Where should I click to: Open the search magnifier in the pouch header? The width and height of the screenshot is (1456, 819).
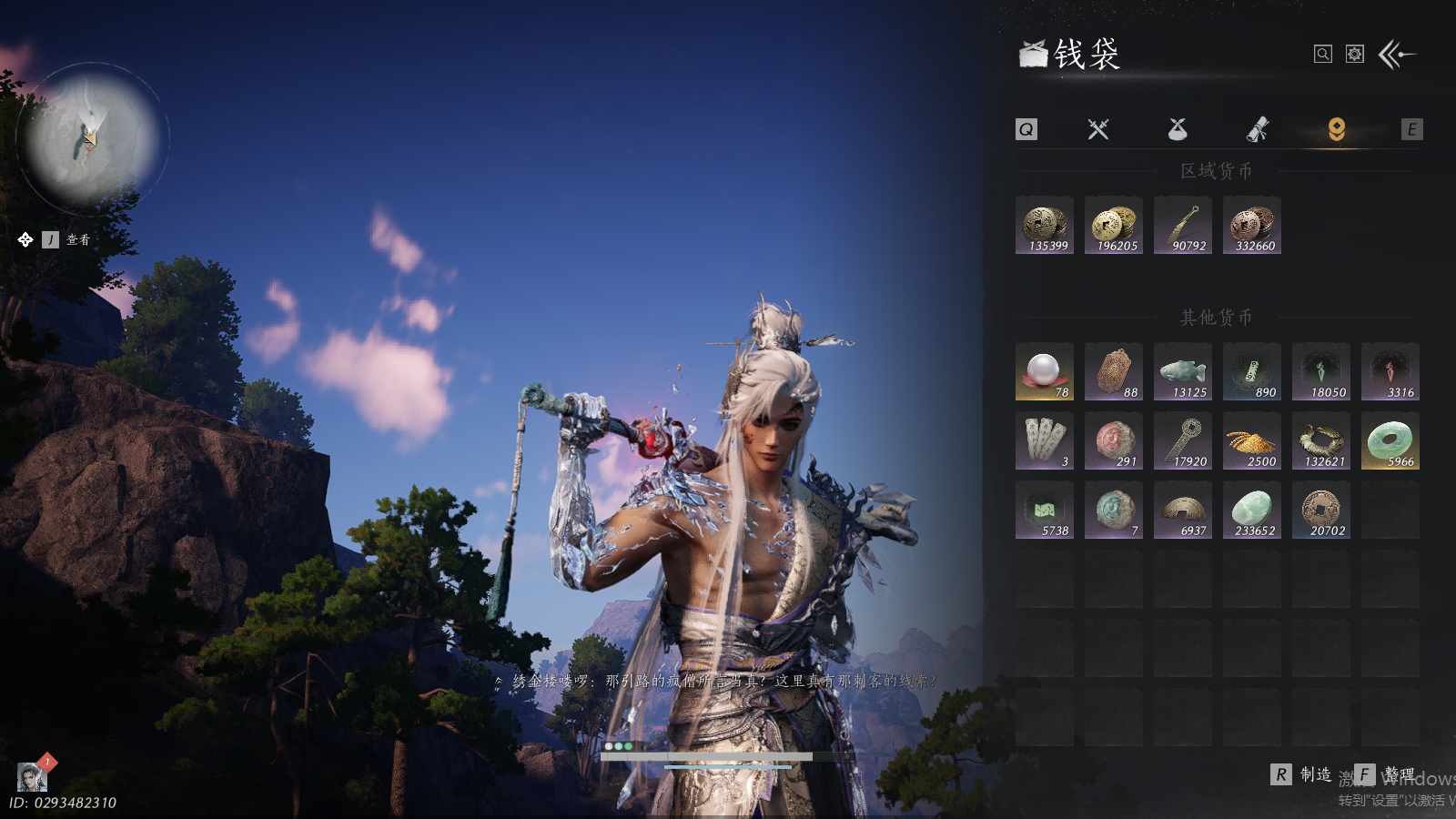(x=1323, y=55)
